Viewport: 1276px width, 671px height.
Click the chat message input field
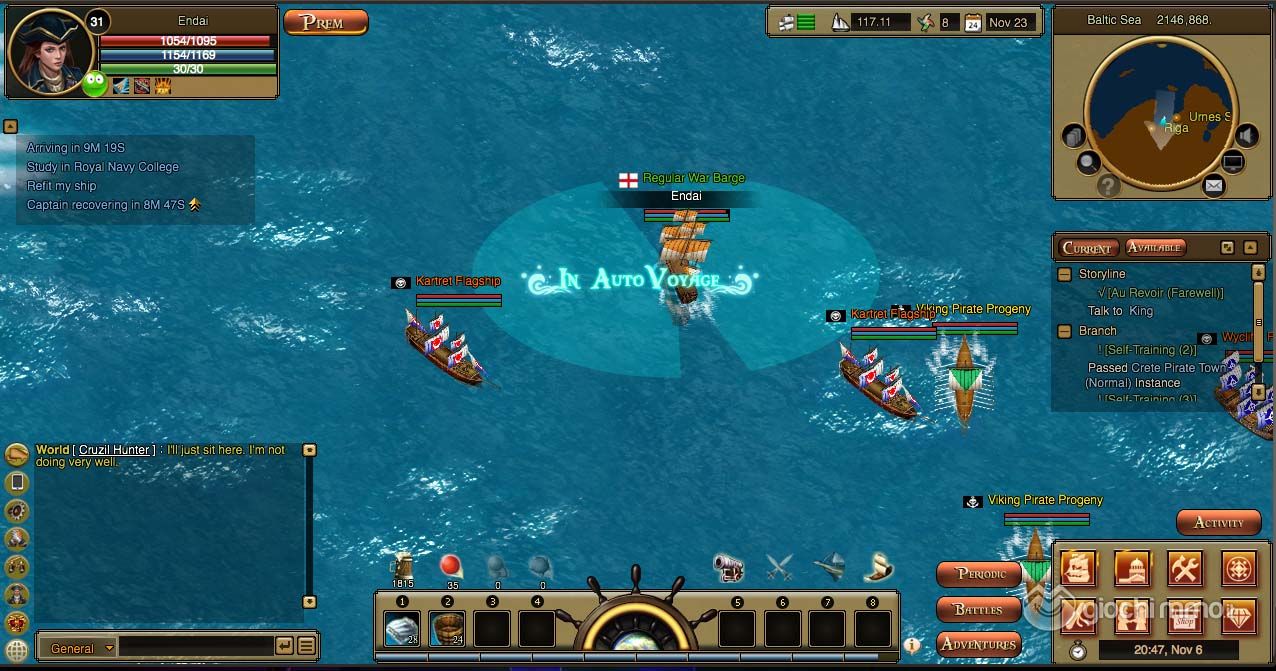195,647
